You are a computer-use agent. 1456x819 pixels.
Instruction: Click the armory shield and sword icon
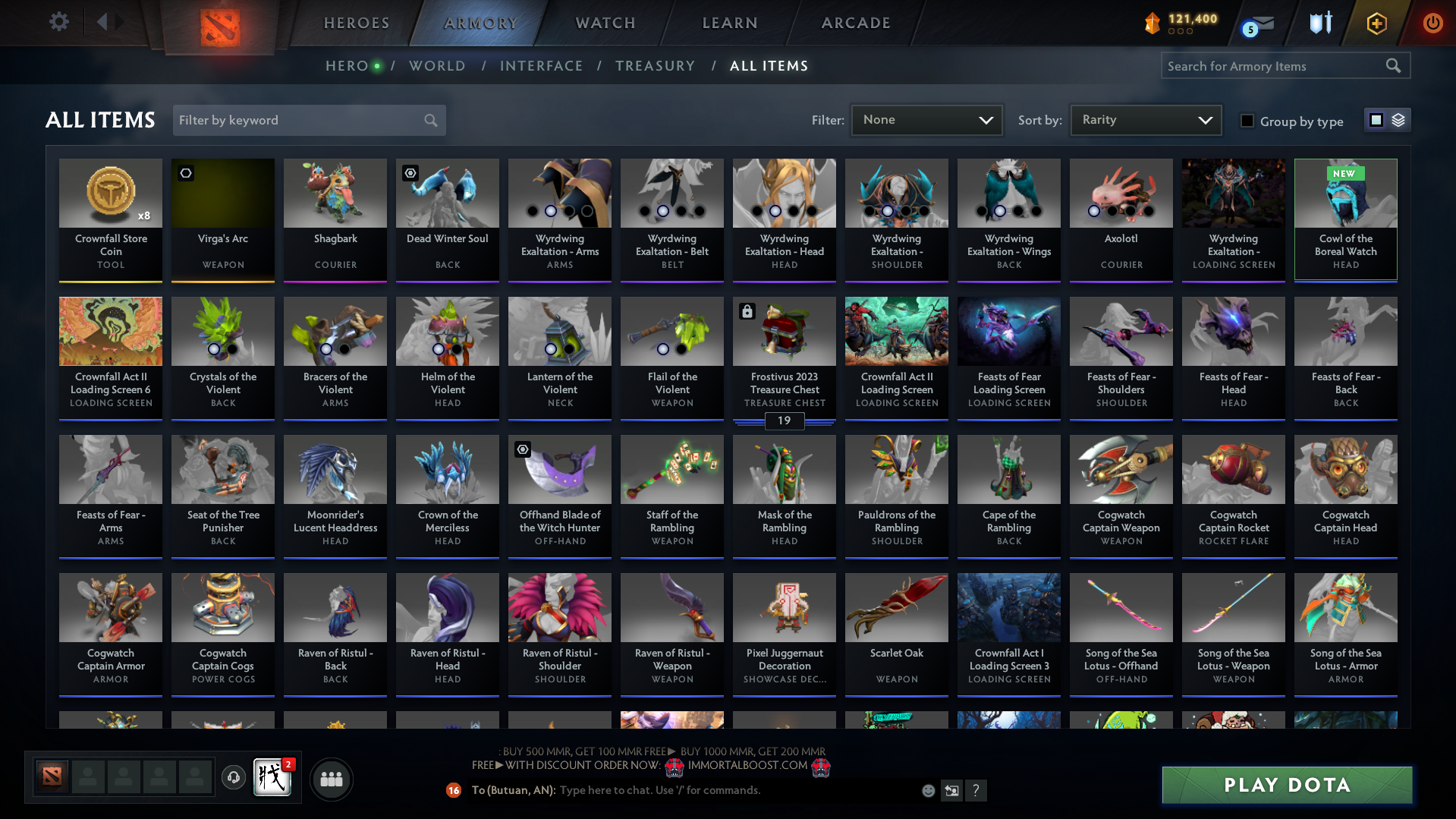1320,23
